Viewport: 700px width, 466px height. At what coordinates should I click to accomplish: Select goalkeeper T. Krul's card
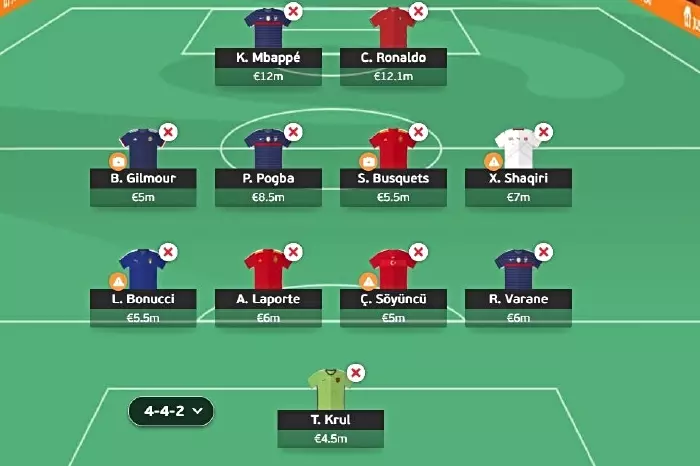point(331,419)
